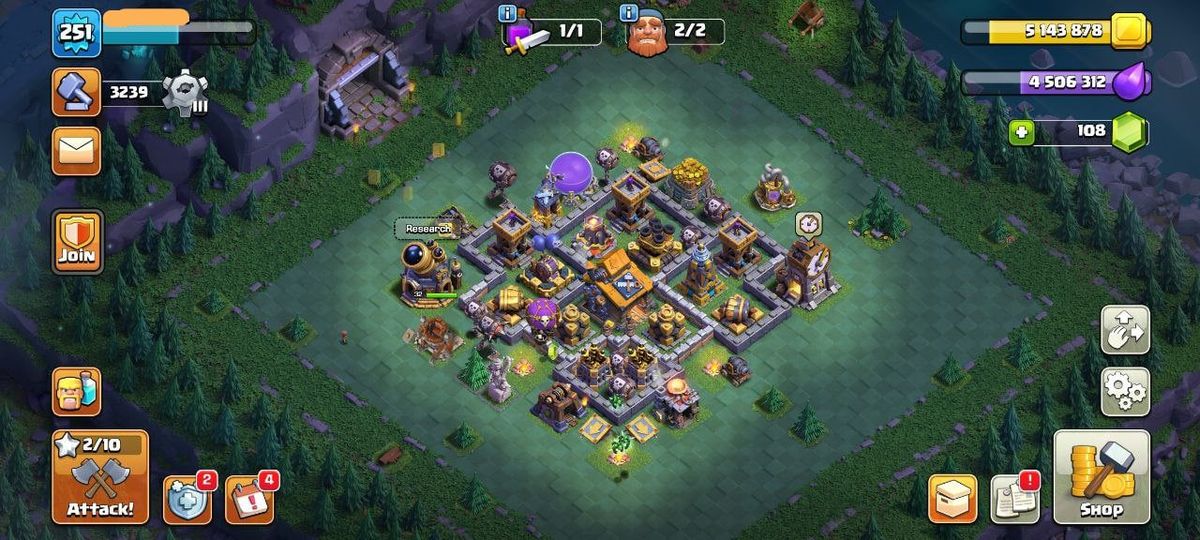Show info for the 1/1 machine counter
Viewport: 1200px width, 540px height.
coord(508,13)
